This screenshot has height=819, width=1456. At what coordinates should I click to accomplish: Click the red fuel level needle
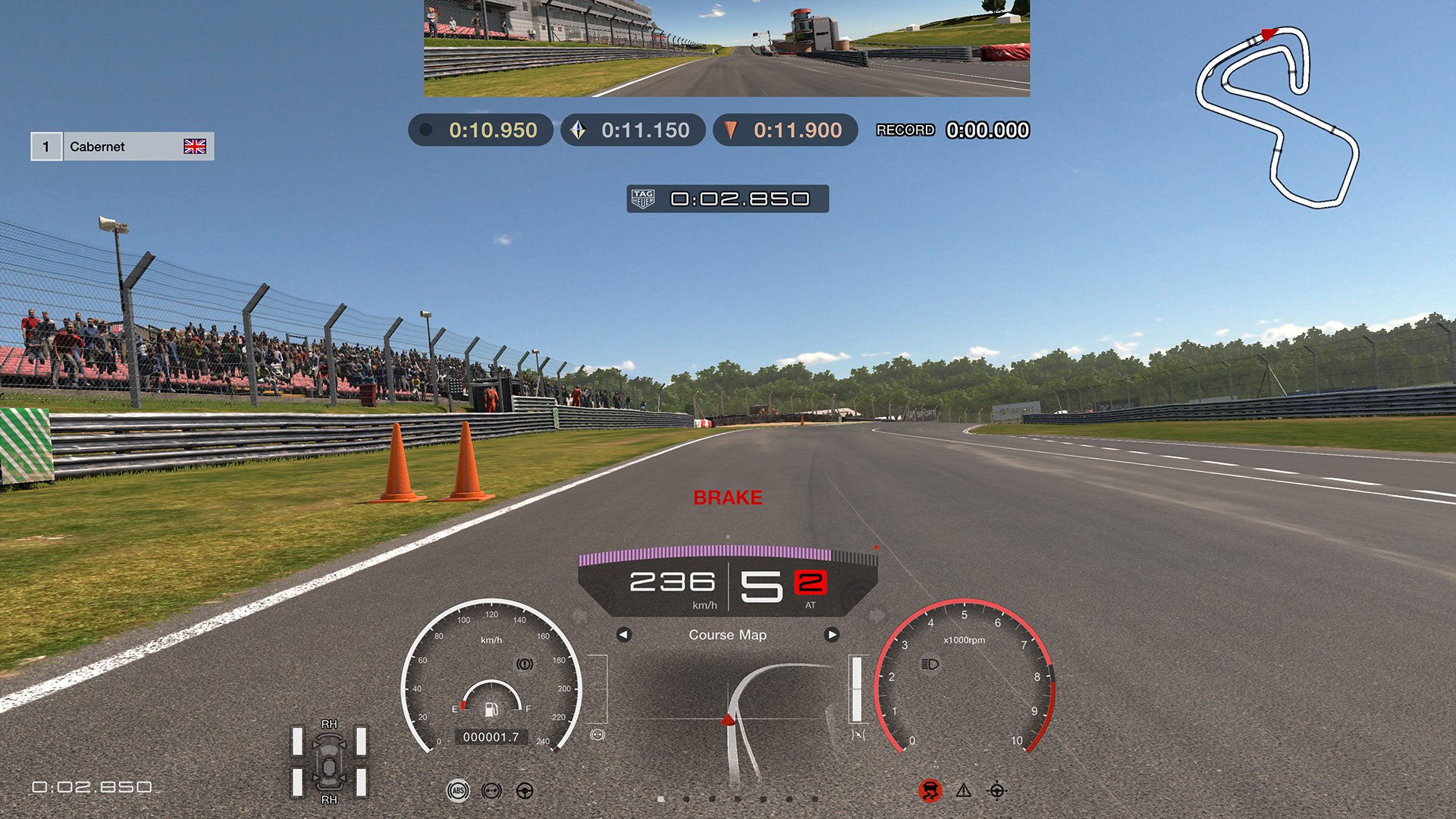pos(462,706)
